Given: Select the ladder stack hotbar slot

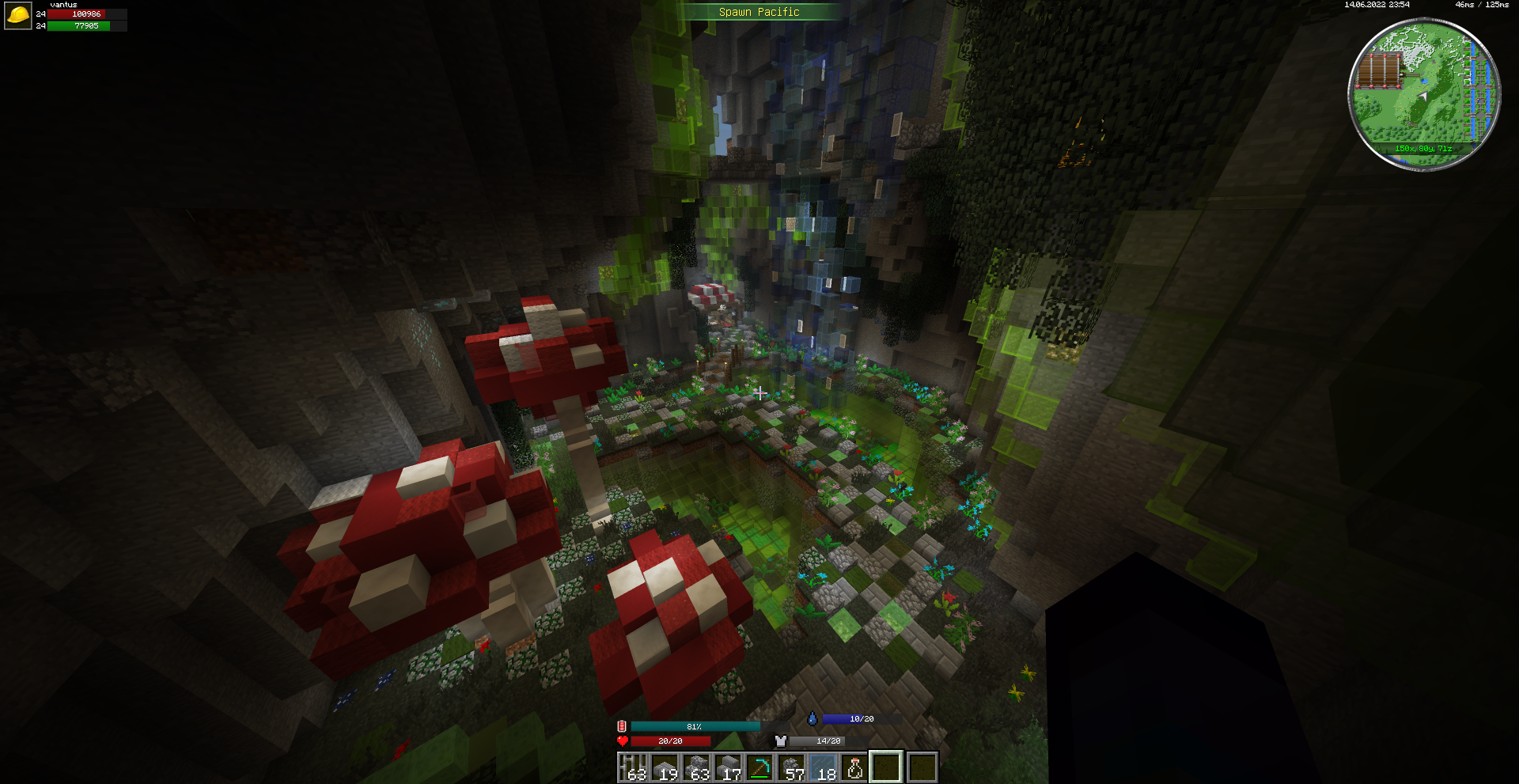Looking at the screenshot, I should [x=633, y=767].
